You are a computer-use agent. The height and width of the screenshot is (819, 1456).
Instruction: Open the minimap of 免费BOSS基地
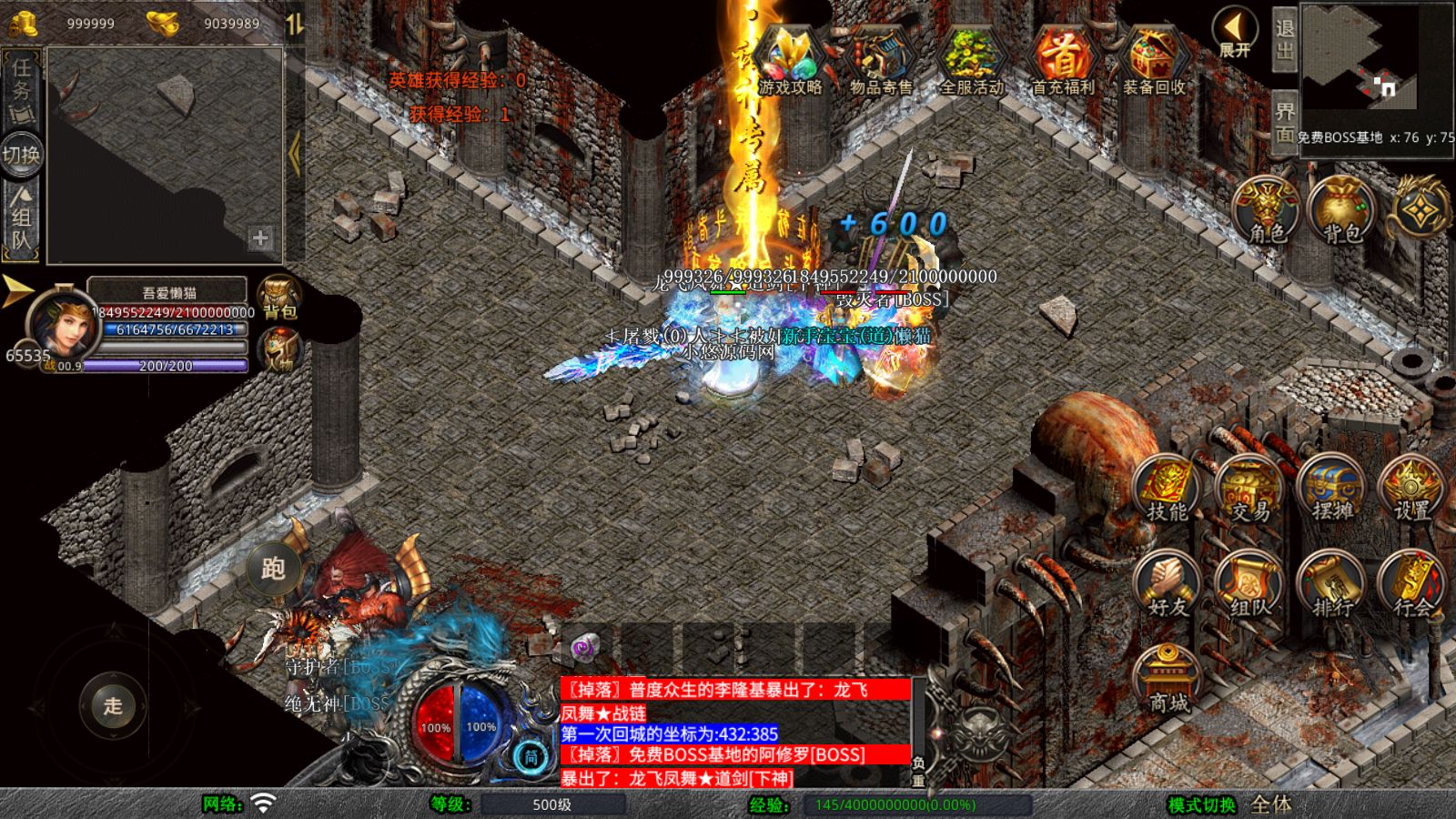pyautogui.click(x=1377, y=63)
